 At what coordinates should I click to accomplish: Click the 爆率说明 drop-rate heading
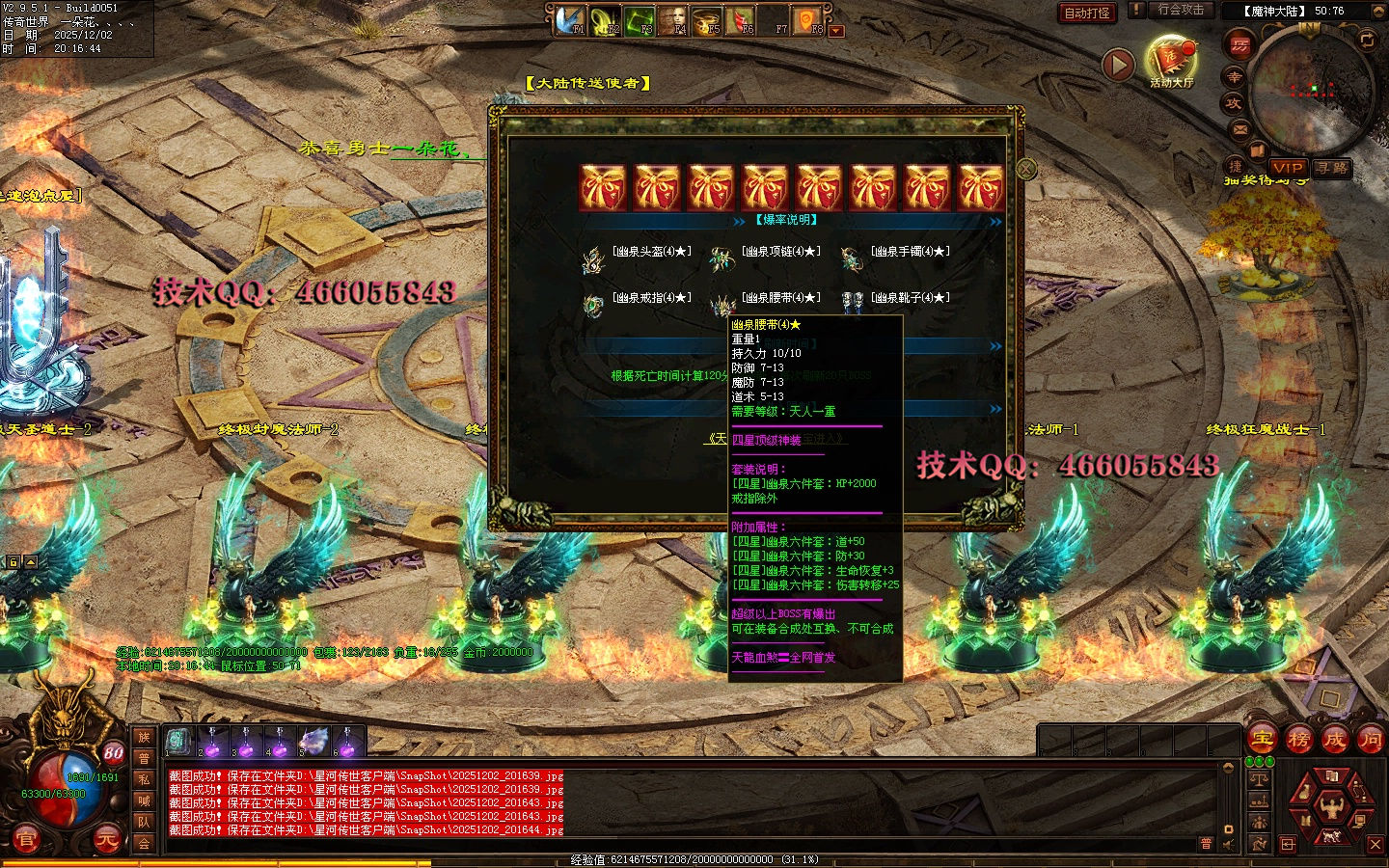coord(785,220)
